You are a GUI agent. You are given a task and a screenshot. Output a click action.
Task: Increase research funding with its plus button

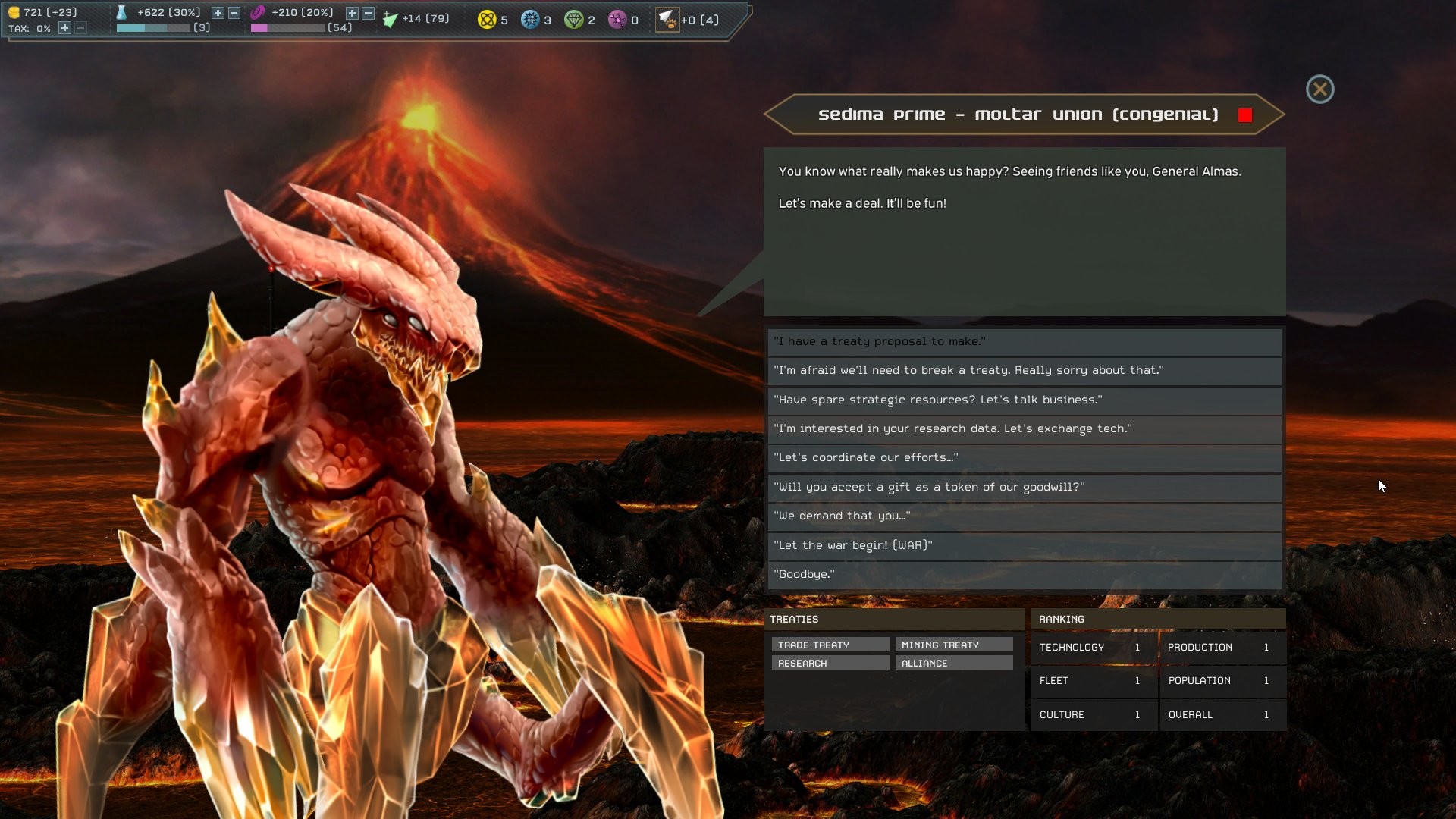point(216,12)
